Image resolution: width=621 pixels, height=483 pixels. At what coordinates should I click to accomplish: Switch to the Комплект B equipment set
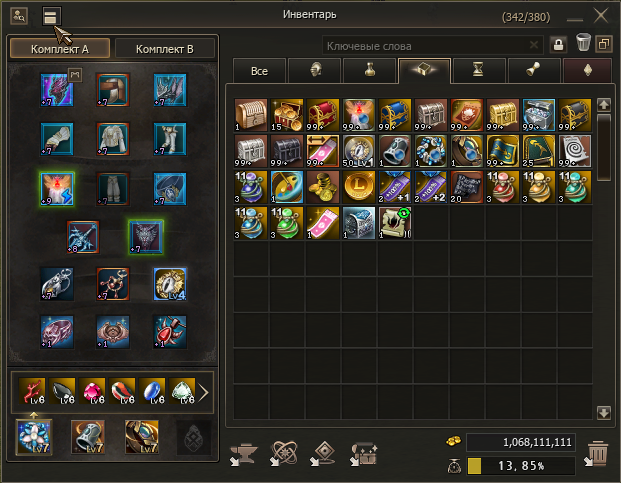pyautogui.click(x=163, y=49)
